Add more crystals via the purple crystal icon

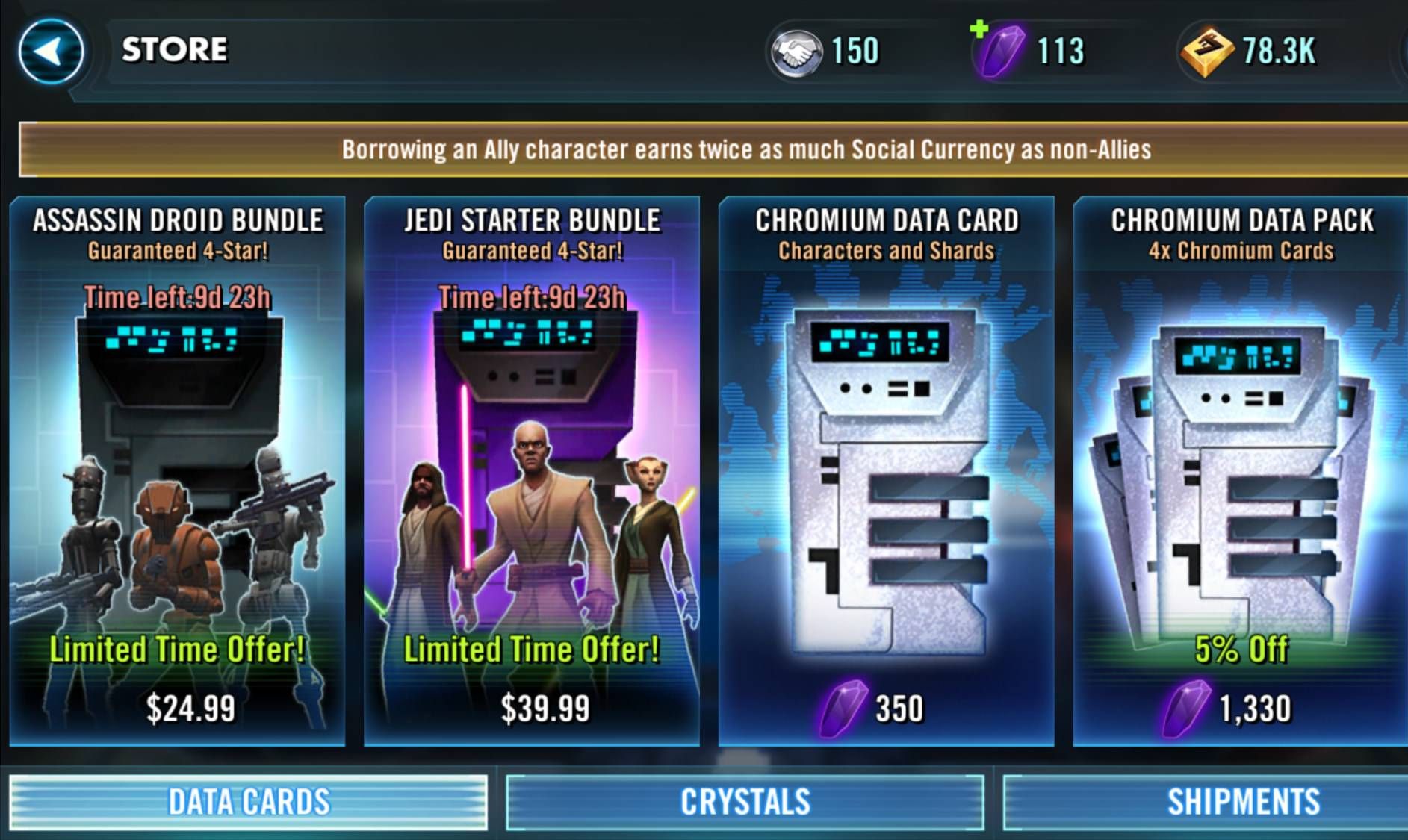999,50
